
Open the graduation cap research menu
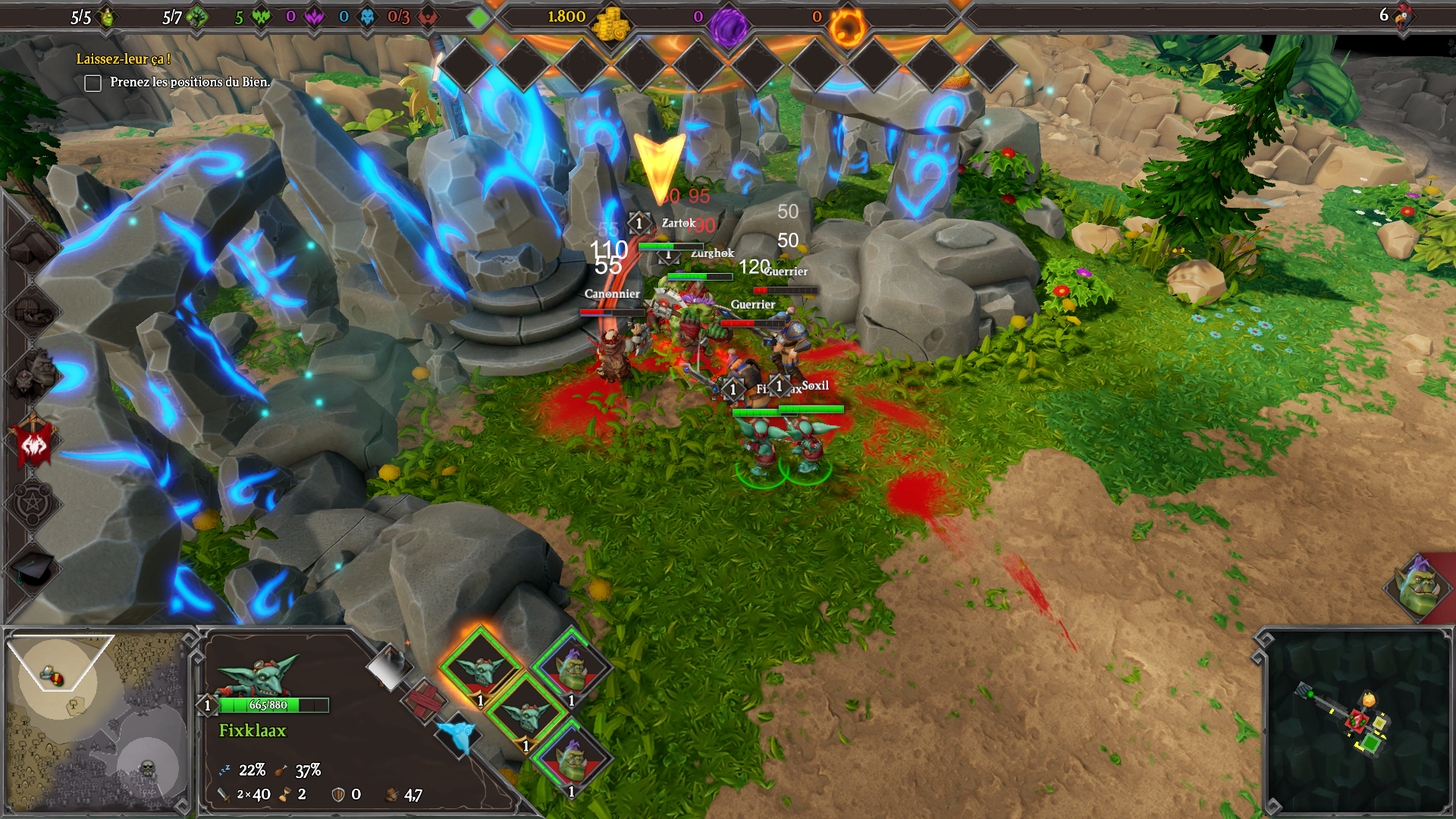pyautogui.click(x=33, y=569)
